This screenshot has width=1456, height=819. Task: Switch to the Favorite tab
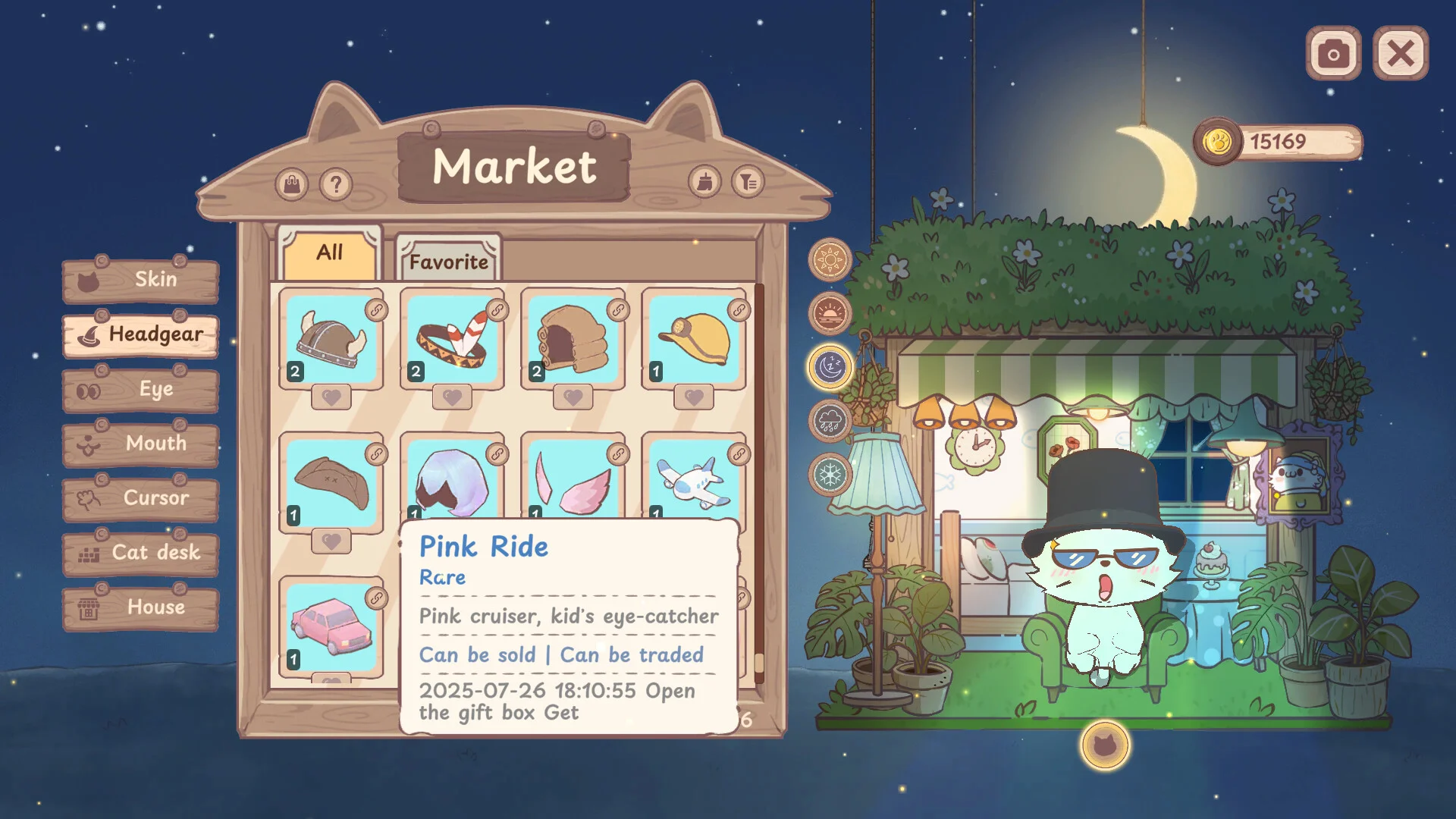tap(448, 262)
